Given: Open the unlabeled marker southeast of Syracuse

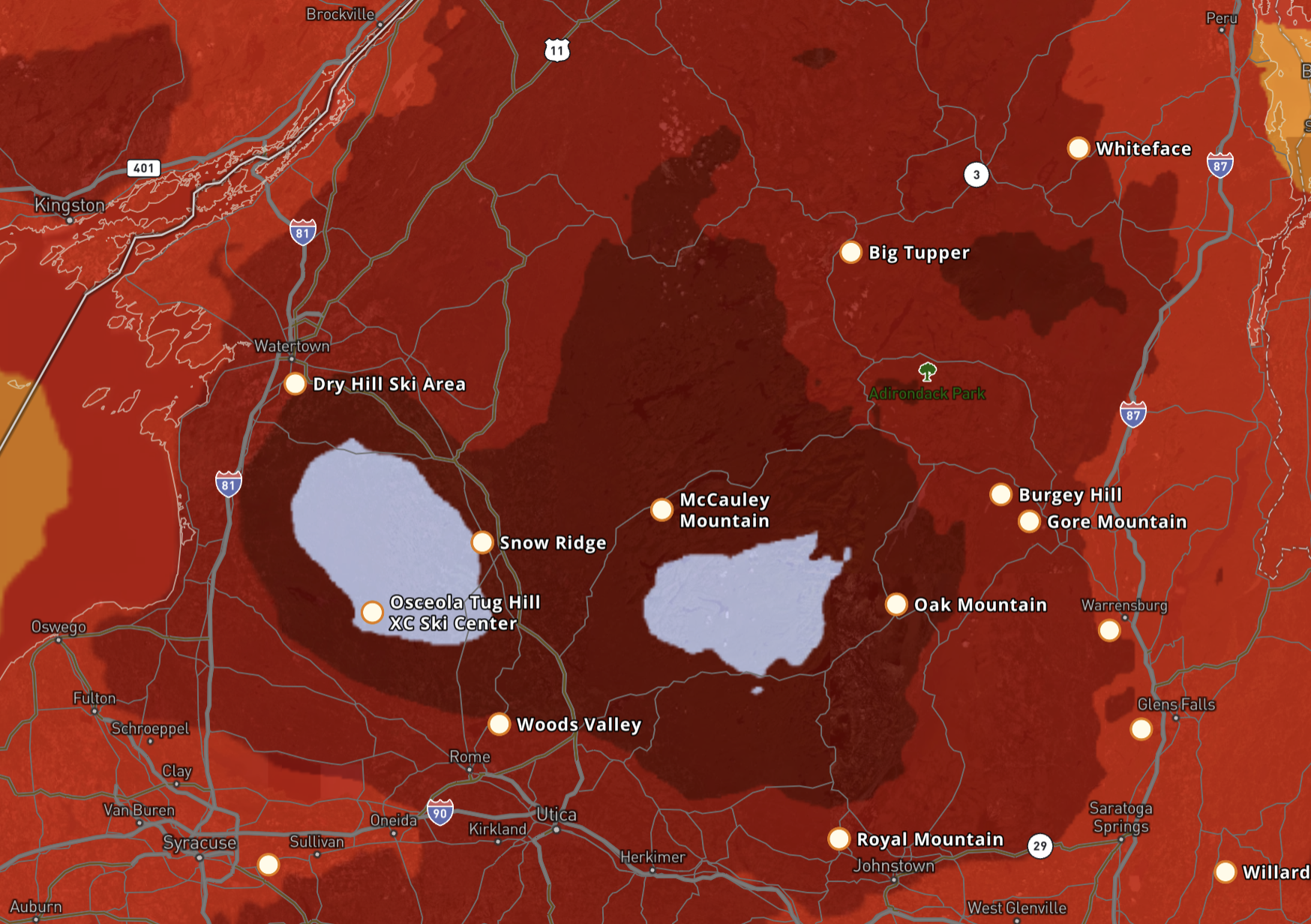Looking at the screenshot, I should pos(268,865).
